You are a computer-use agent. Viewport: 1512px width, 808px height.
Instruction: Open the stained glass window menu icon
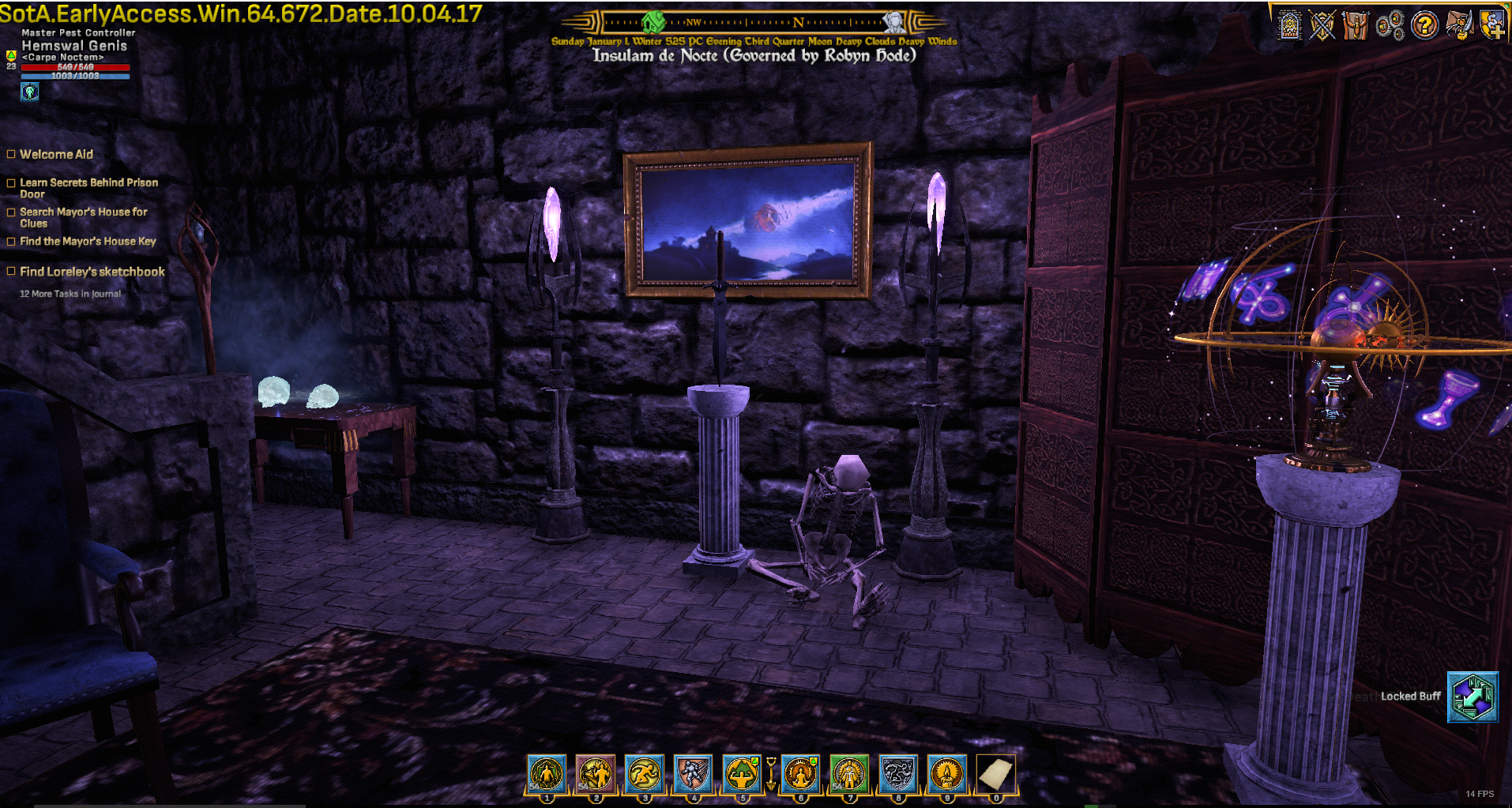click(x=1289, y=25)
